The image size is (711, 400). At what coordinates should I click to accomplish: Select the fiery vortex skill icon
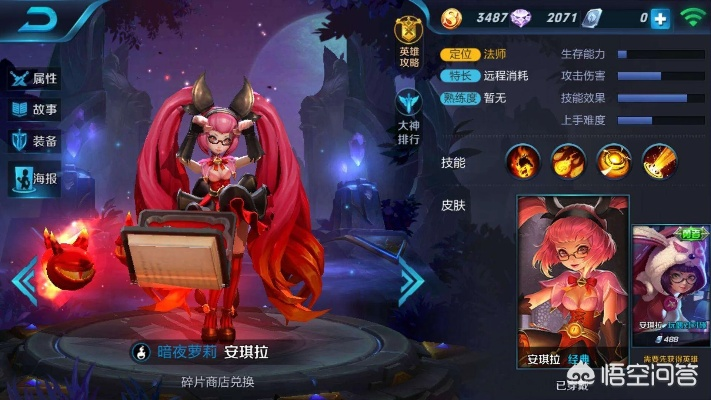click(613, 161)
